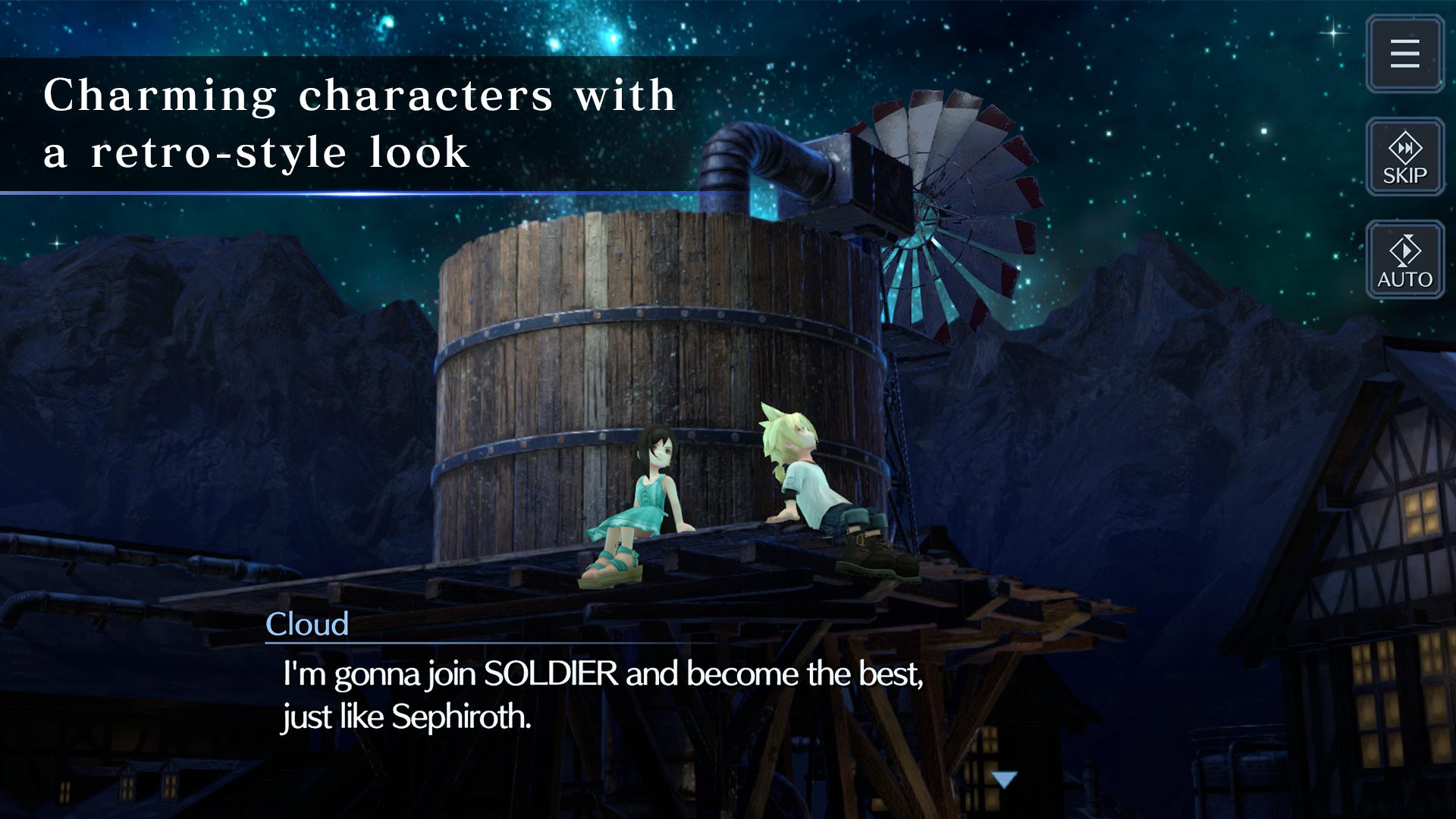Viewport: 1456px width, 819px height.
Task: Tap the diamond-framed SKIP control
Action: tap(1404, 157)
